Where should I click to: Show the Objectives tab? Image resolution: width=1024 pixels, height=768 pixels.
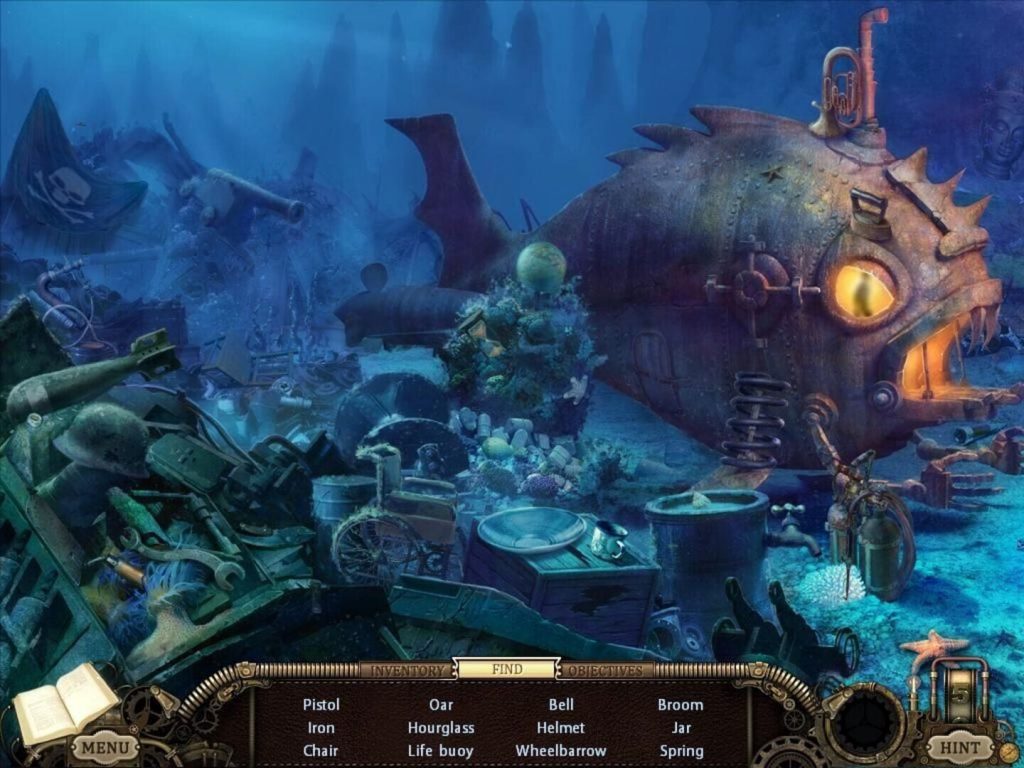tap(605, 670)
